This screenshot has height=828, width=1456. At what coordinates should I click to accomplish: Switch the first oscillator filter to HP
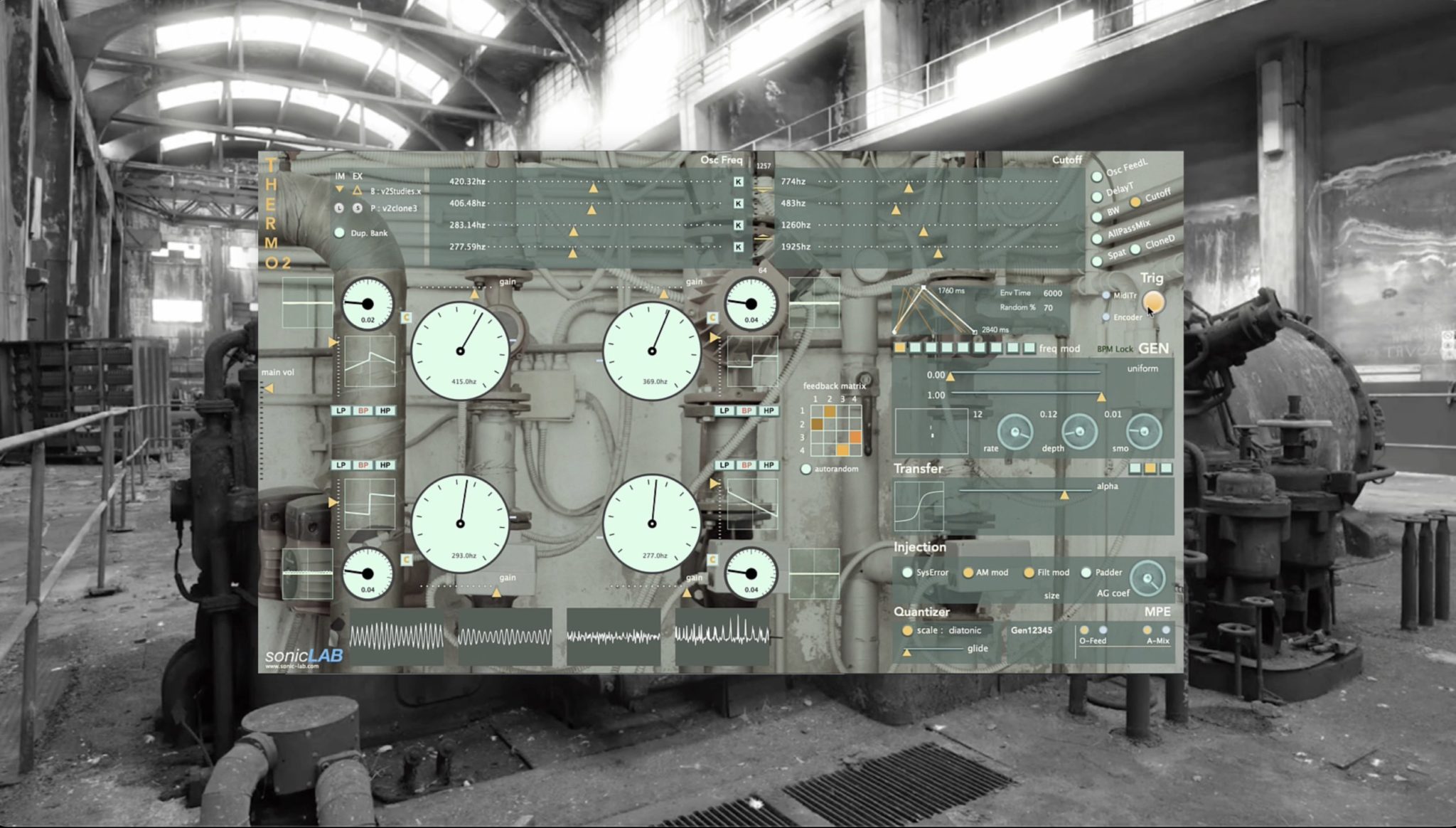click(x=385, y=410)
